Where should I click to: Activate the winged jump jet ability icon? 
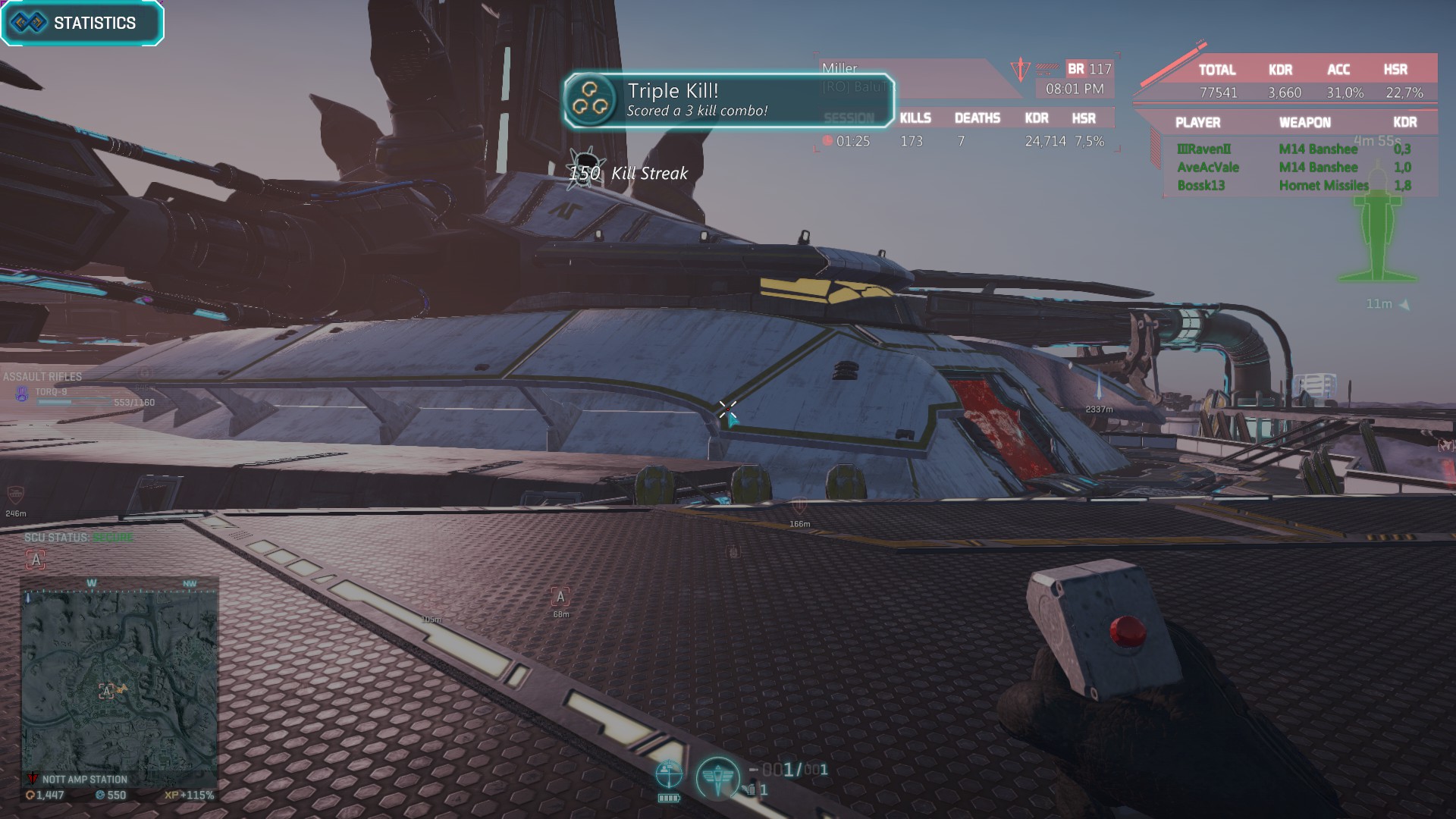click(x=717, y=777)
